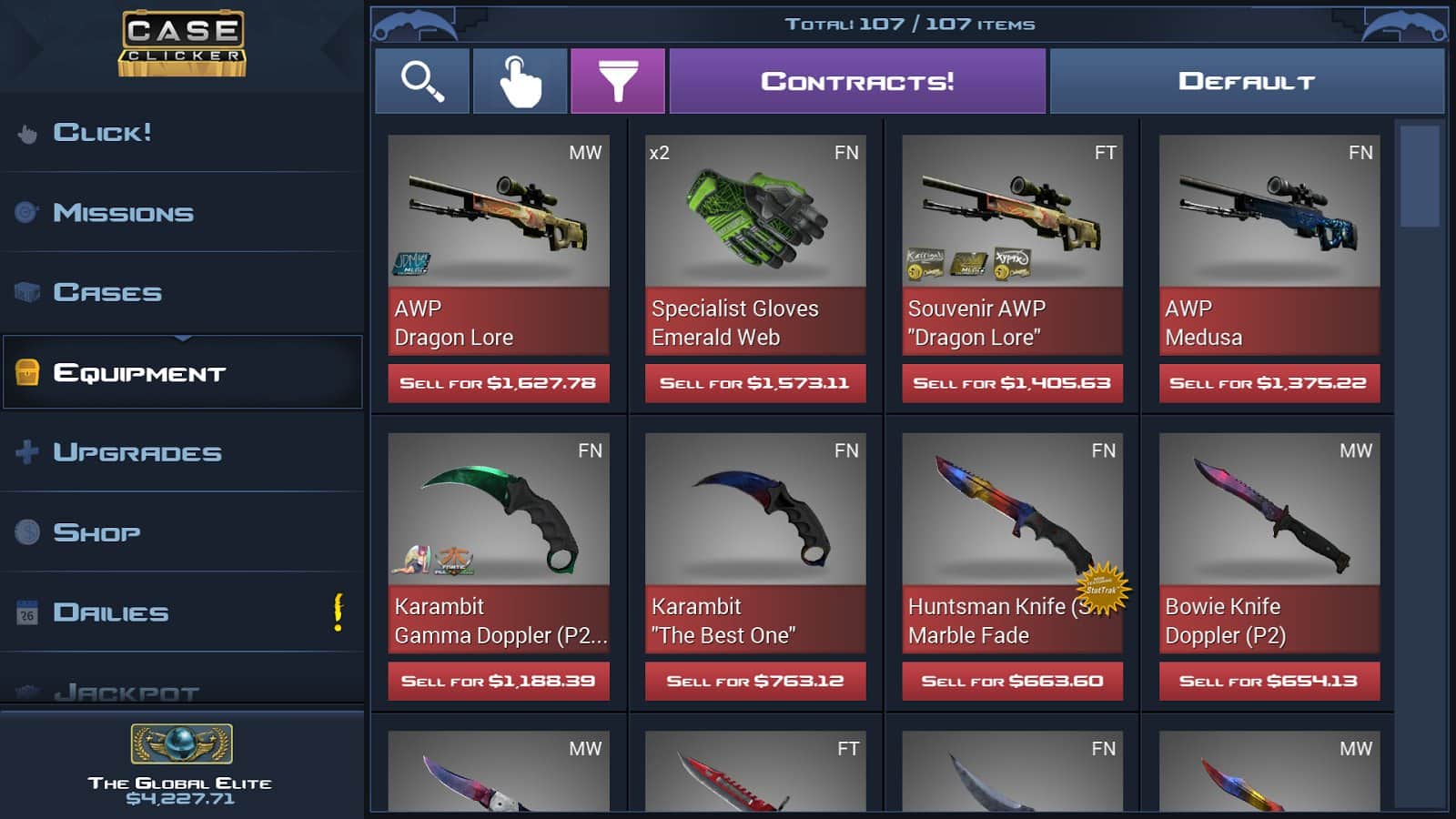This screenshot has height=819, width=1456.
Task: Sell the Karambit Gamma Doppler
Action: 498,680
